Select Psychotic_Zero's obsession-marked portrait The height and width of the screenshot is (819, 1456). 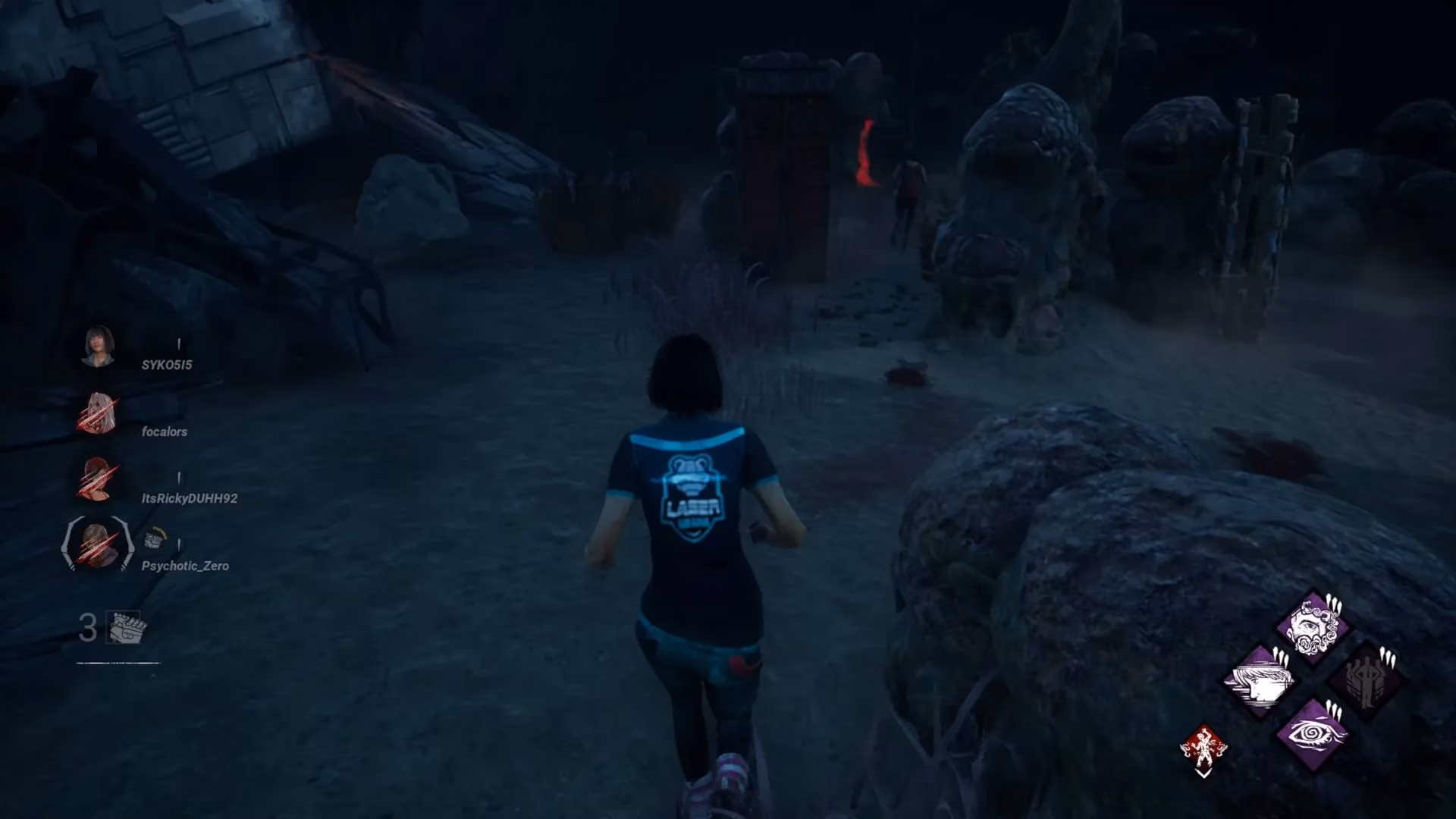[x=98, y=543]
